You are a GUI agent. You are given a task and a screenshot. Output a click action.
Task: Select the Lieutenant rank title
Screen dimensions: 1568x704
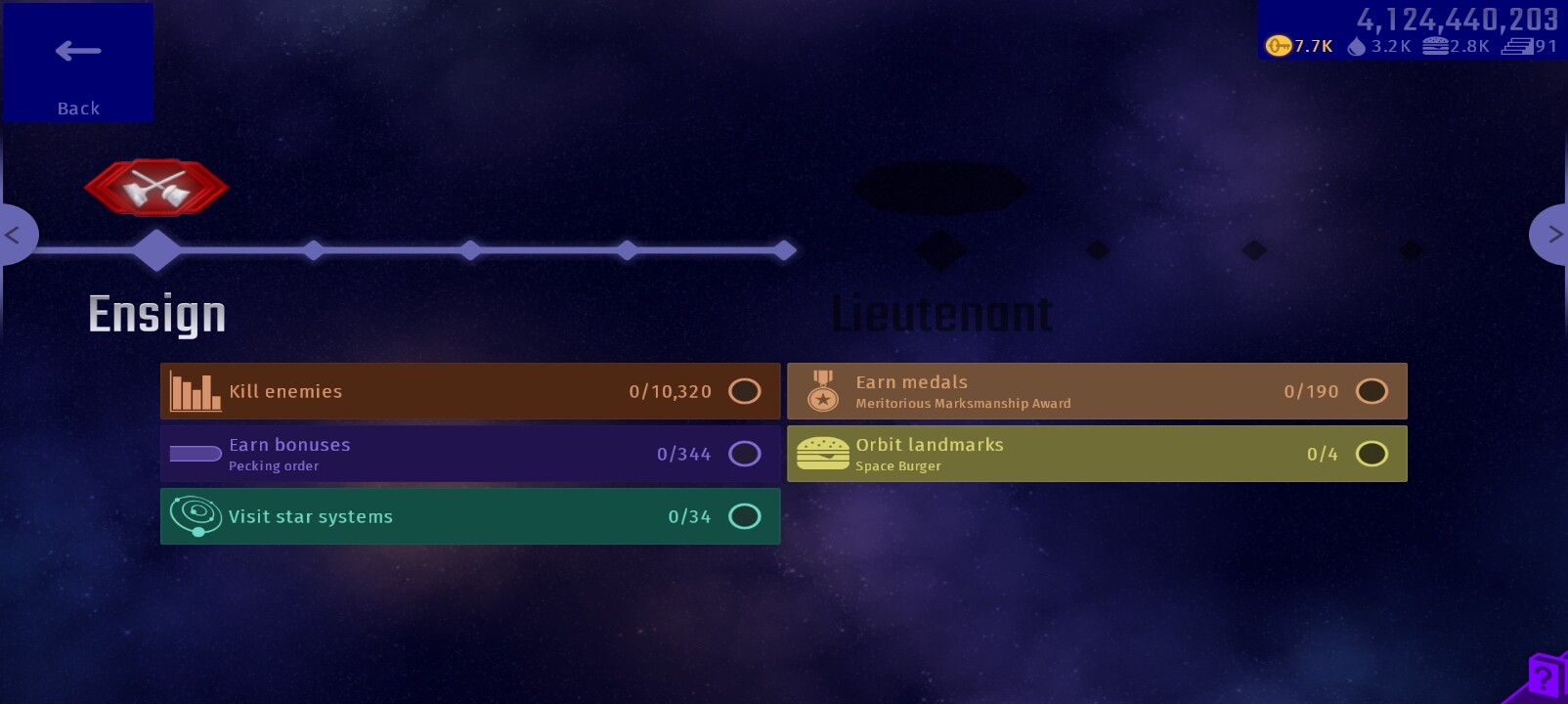click(x=941, y=315)
